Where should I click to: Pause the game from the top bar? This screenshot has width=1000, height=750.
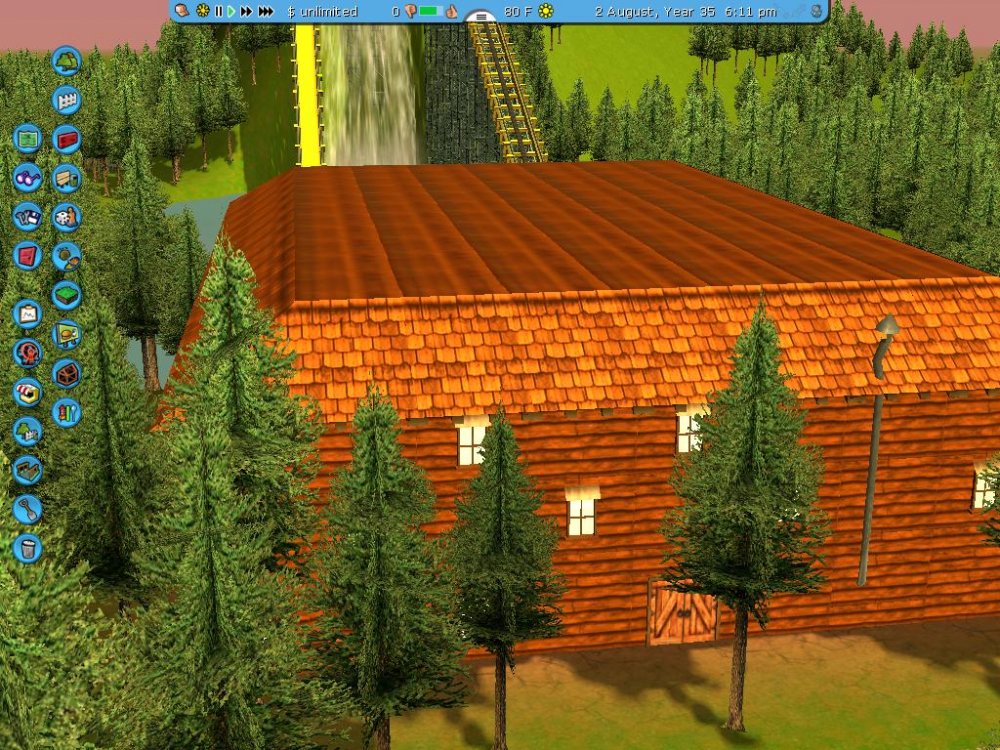pyautogui.click(x=218, y=11)
